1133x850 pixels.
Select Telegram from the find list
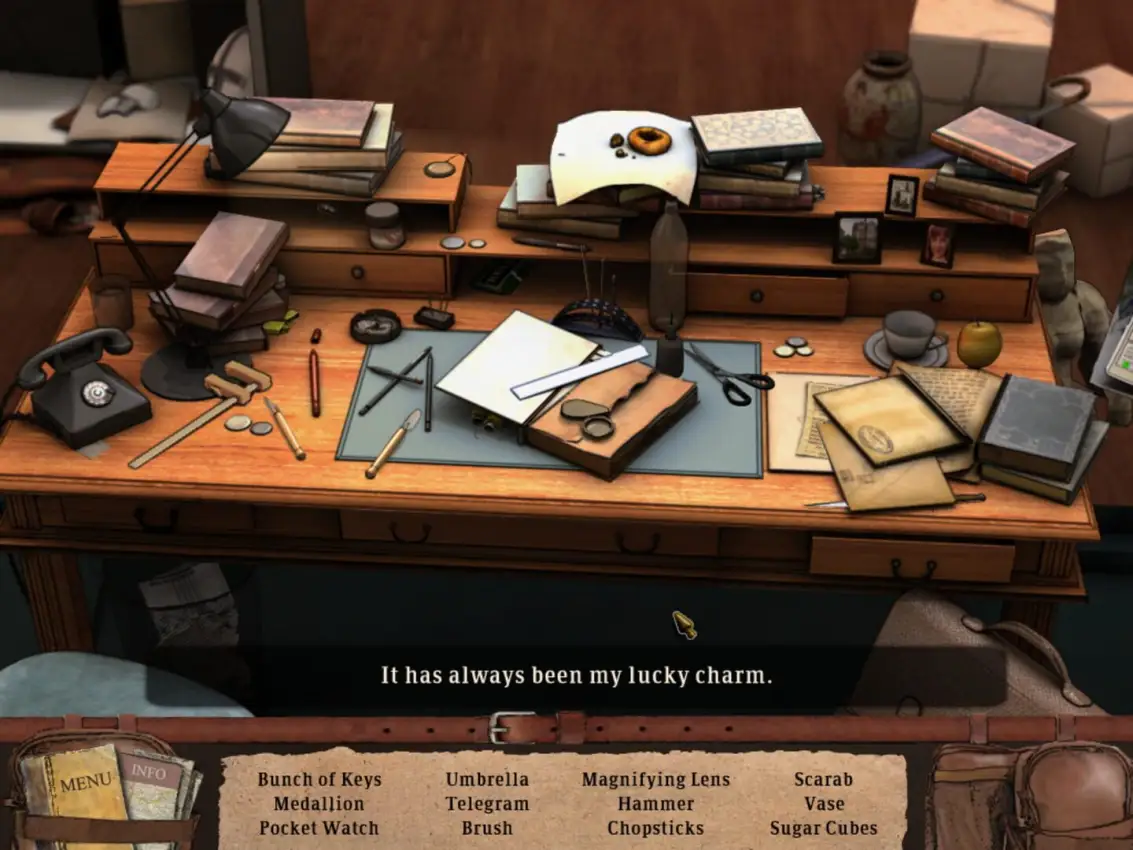pos(487,804)
